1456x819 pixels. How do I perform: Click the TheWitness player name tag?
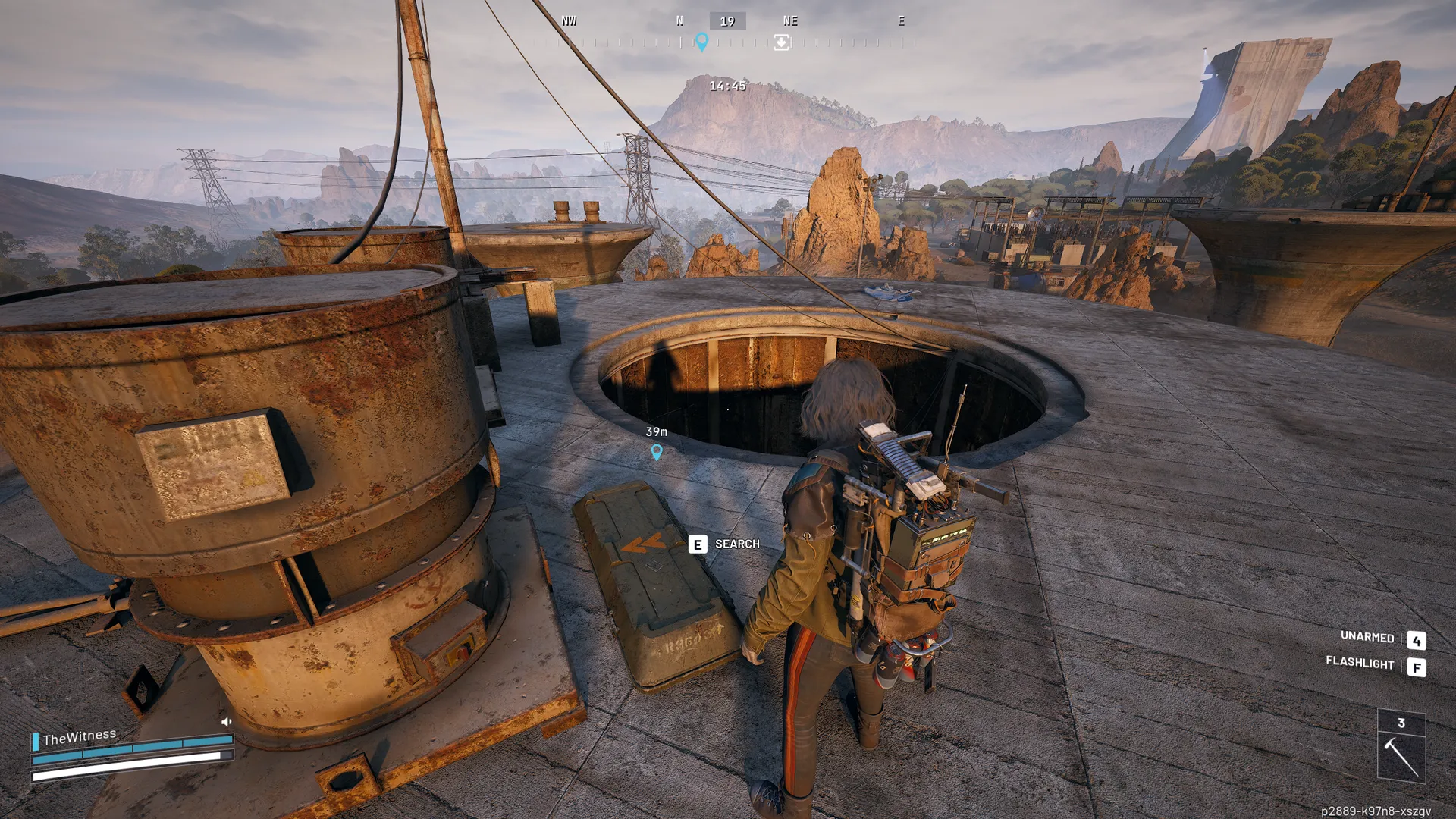click(80, 737)
